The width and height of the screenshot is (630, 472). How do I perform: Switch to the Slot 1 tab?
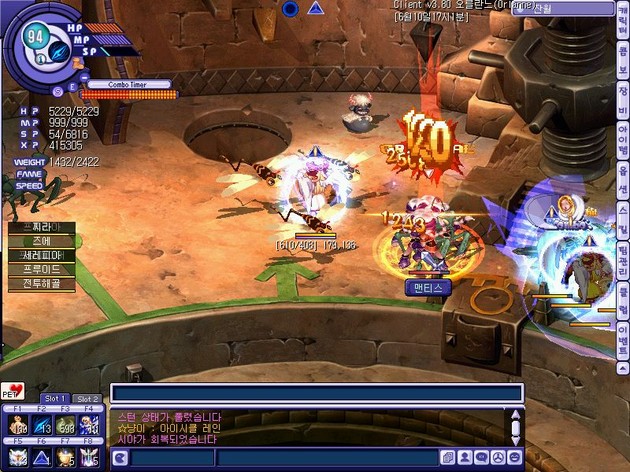[54, 398]
